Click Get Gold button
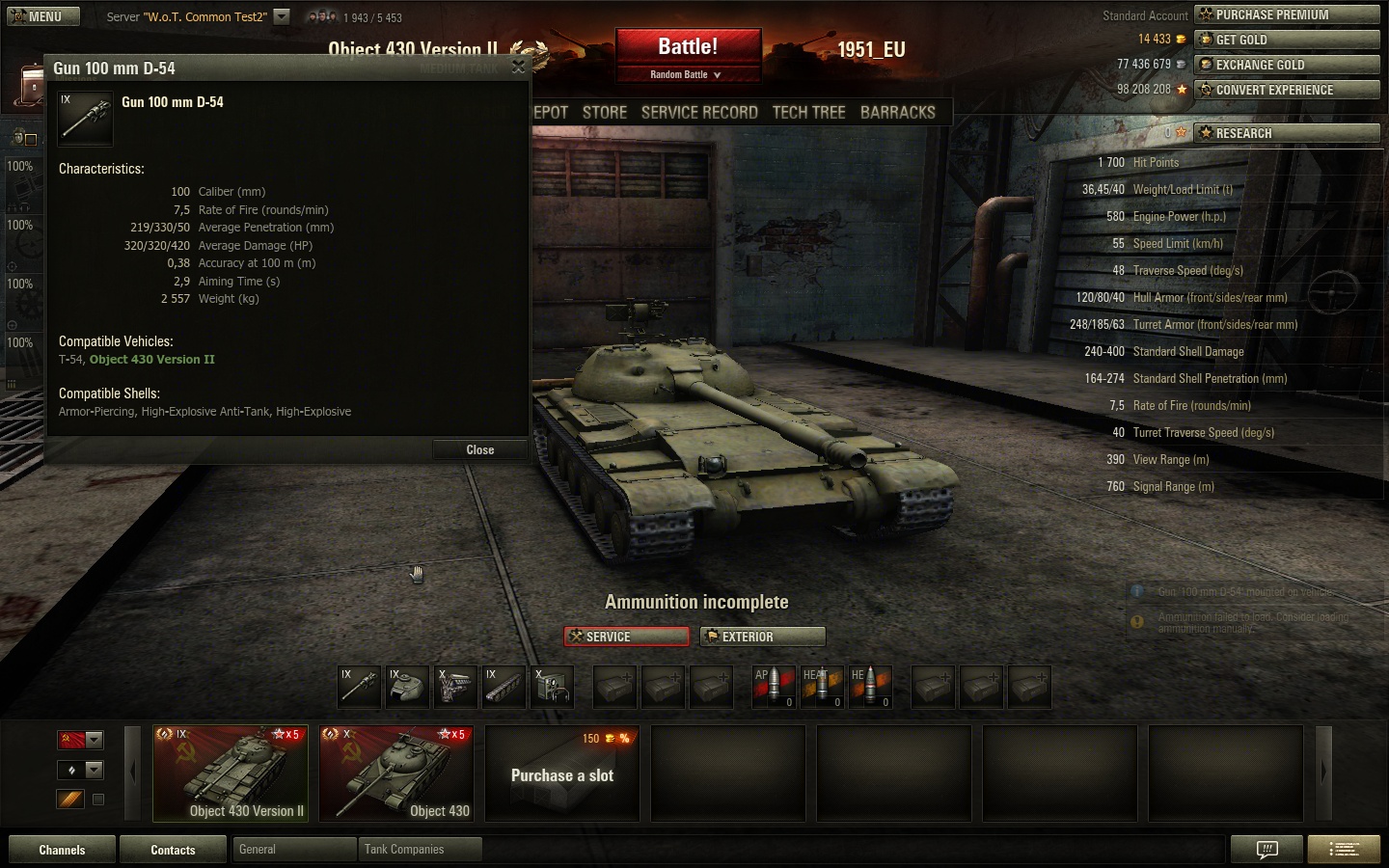The image size is (1389, 868). (1287, 40)
